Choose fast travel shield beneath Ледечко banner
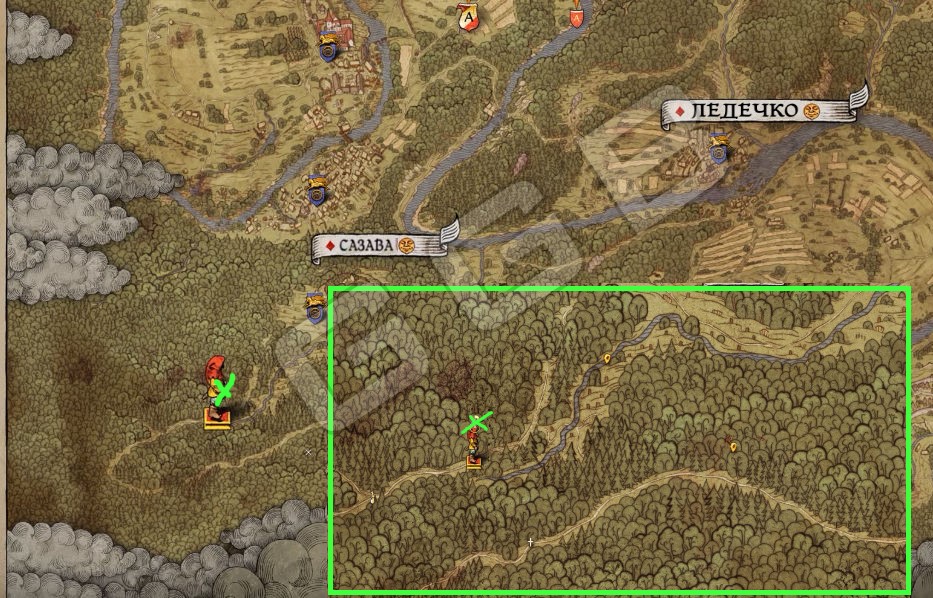The height and width of the screenshot is (598, 933). (718, 152)
